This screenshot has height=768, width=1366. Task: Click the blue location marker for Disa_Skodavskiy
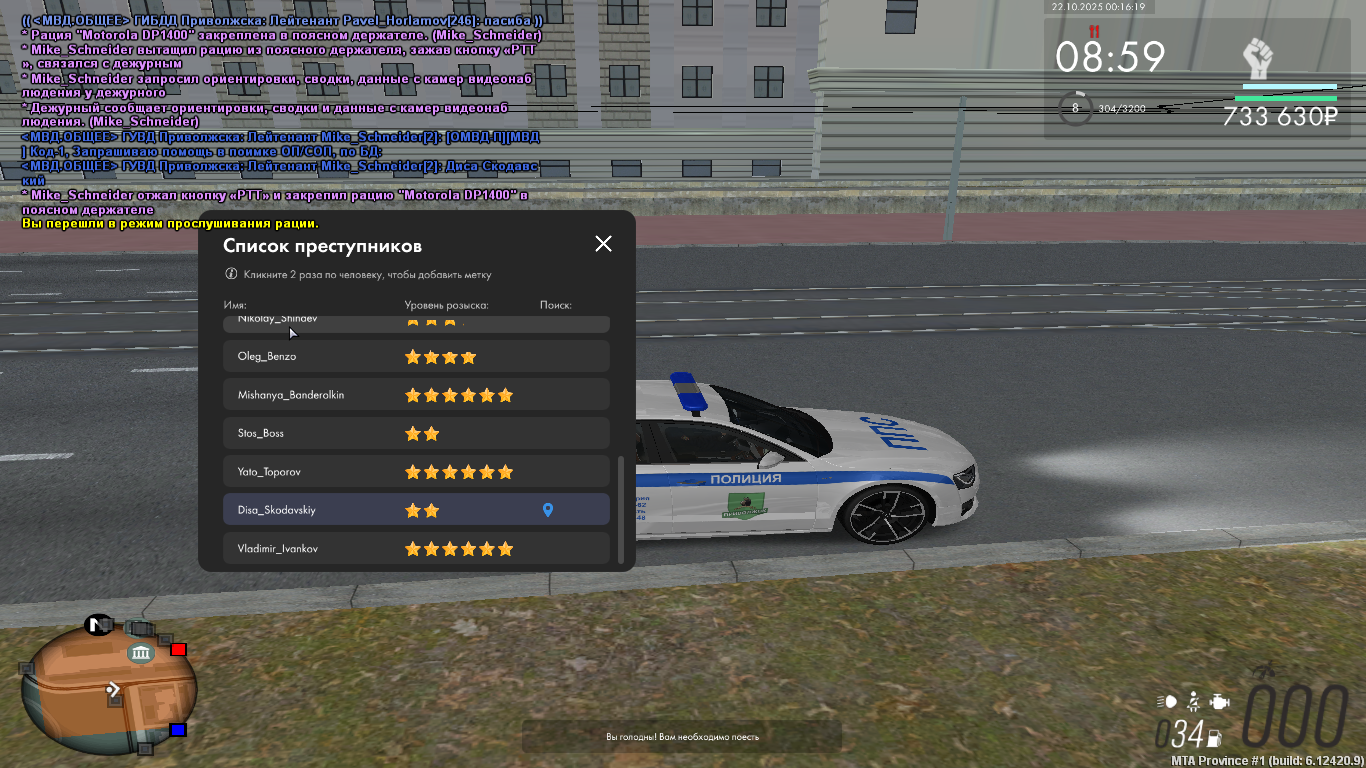(547, 511)
